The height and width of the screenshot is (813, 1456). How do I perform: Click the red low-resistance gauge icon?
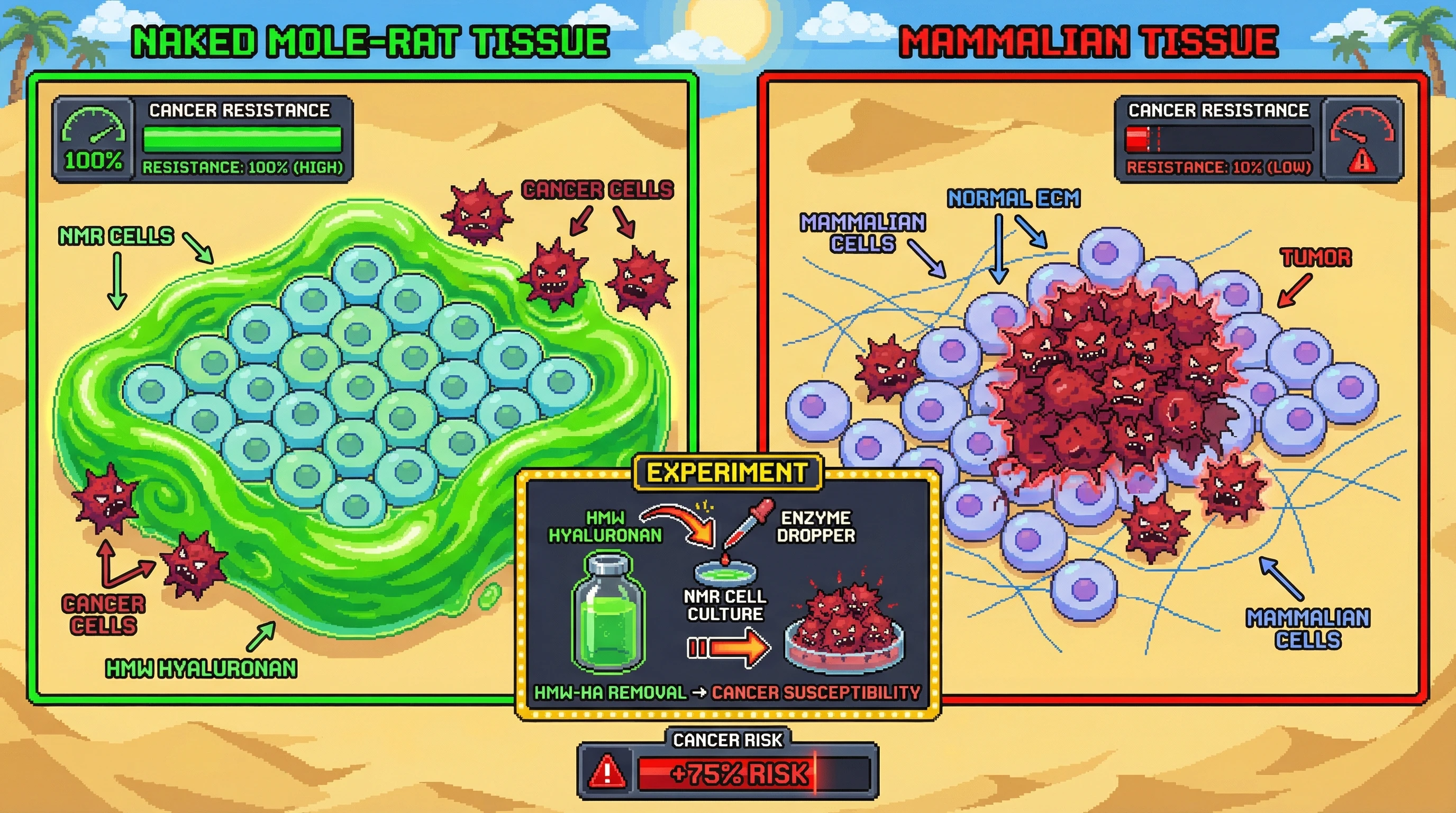(x=1362, y=131)
